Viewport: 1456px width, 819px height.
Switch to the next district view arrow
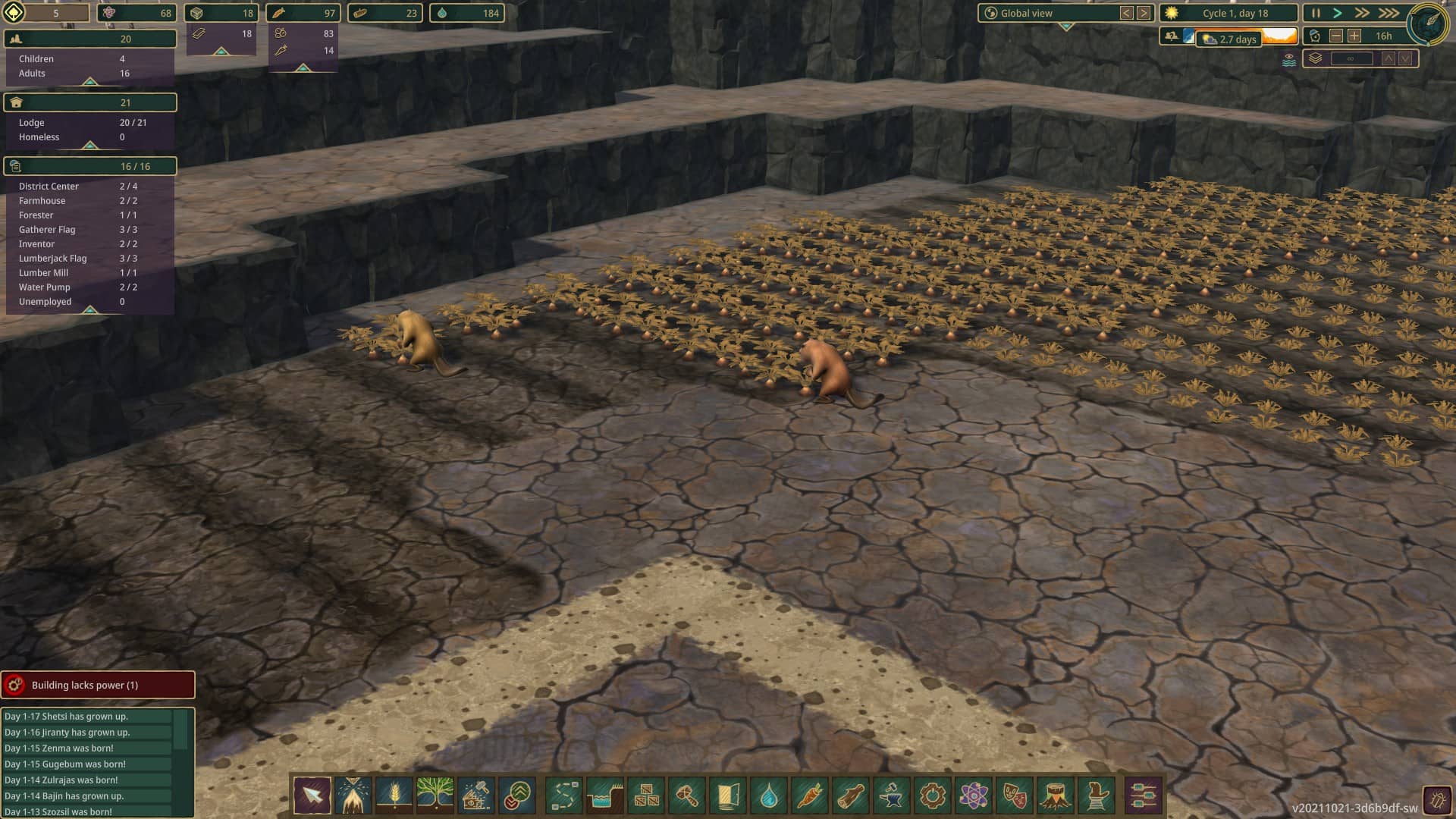point(1144,13)
